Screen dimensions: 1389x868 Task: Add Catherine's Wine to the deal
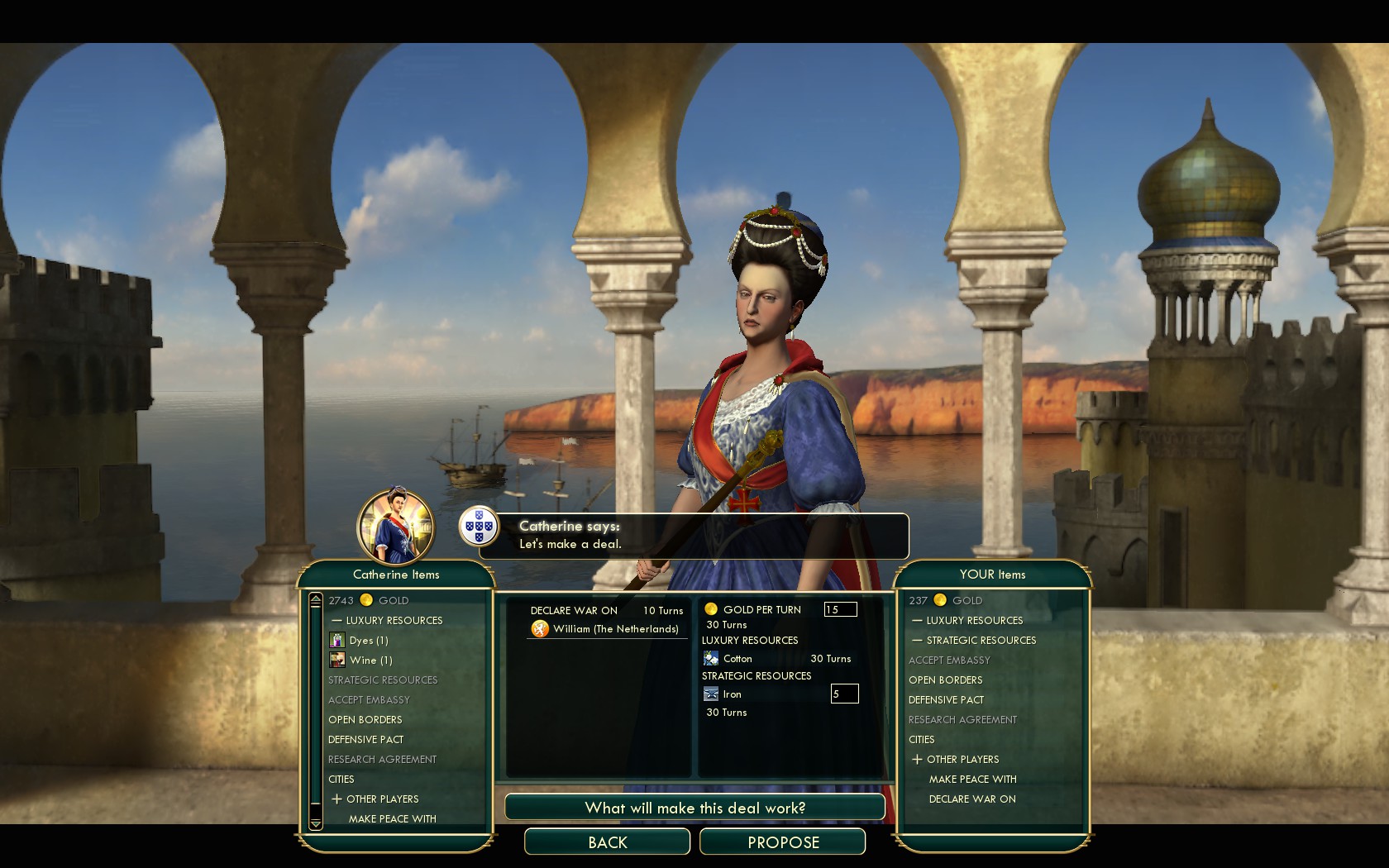370,661
